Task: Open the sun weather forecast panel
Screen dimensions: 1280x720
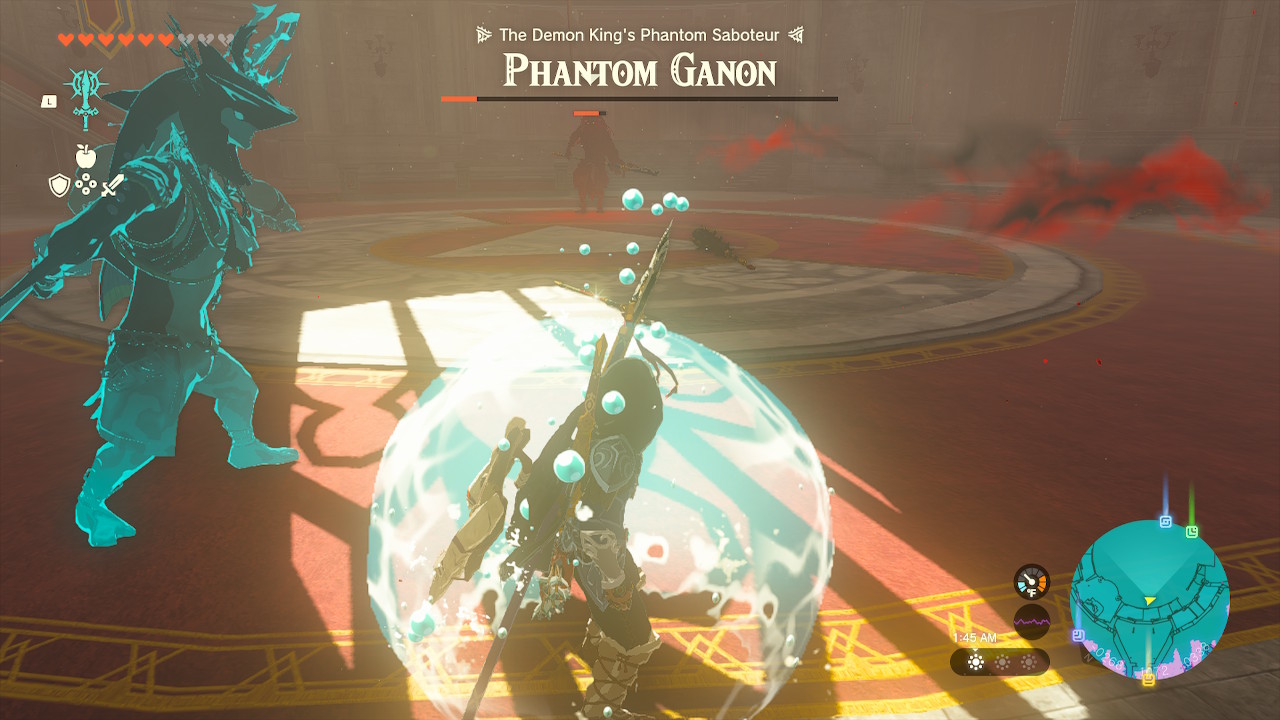Action: [x=999, y=662]
